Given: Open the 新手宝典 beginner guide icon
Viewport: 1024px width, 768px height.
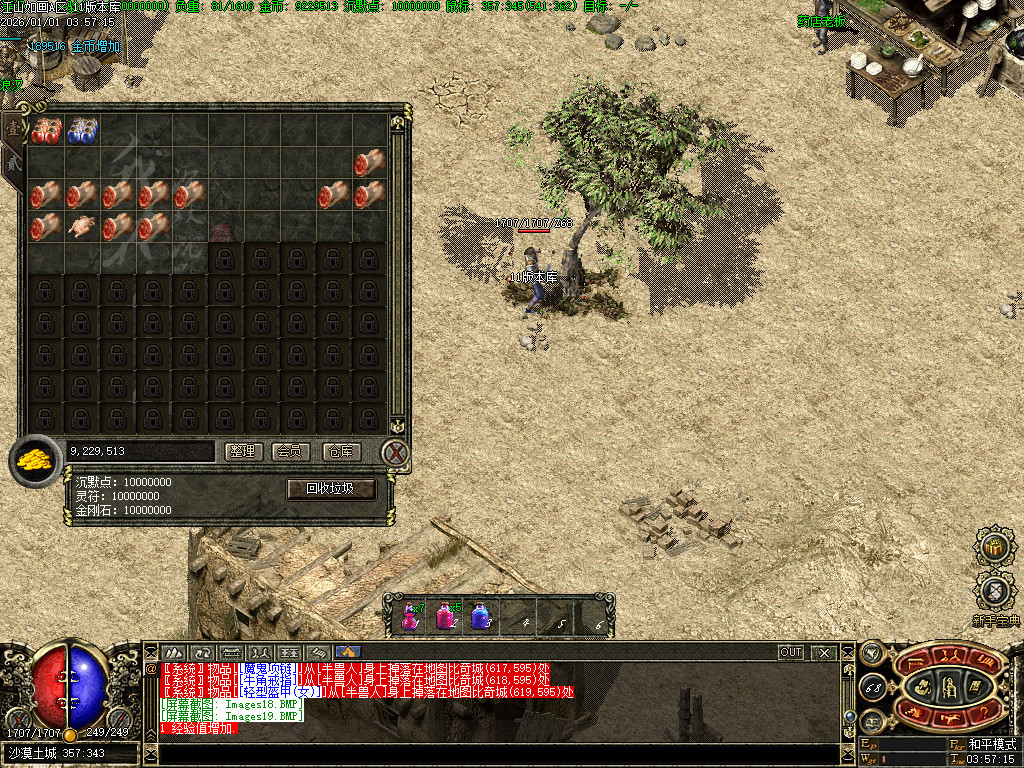Looking at the screenshot, I should 995,592.
